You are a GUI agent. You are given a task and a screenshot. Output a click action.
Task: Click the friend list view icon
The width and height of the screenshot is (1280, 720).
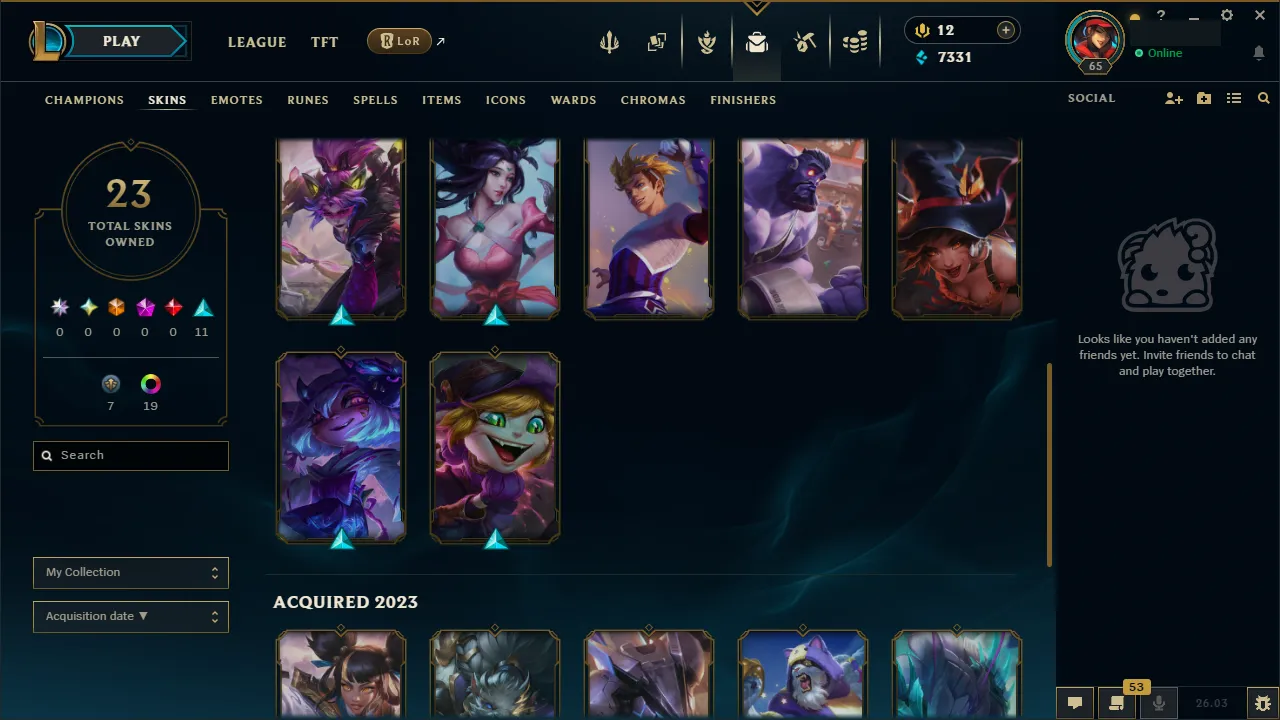pos(1233,98)
